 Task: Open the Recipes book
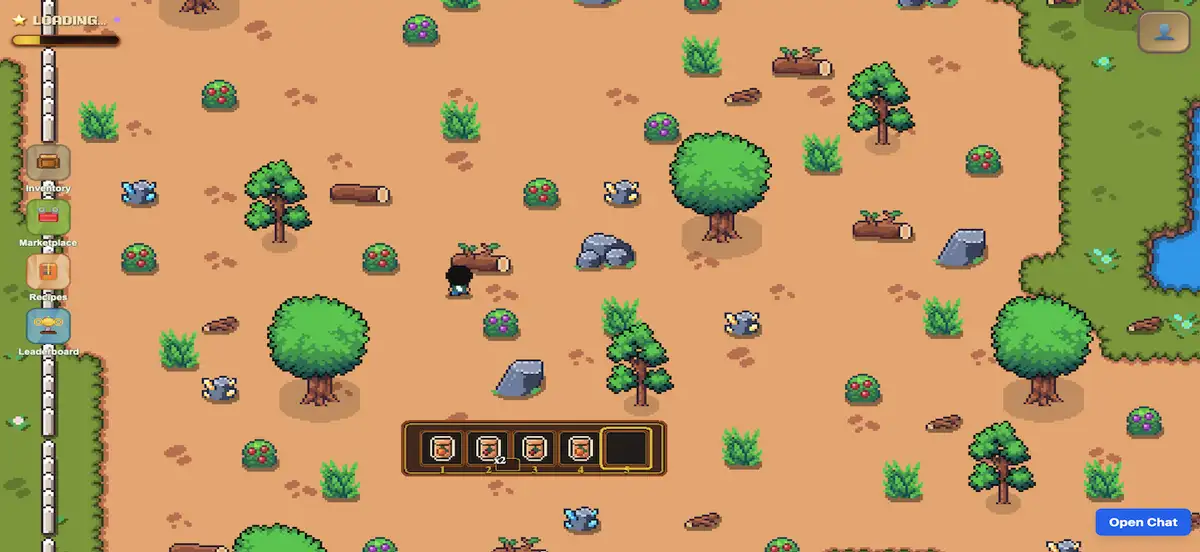[48, 271]
